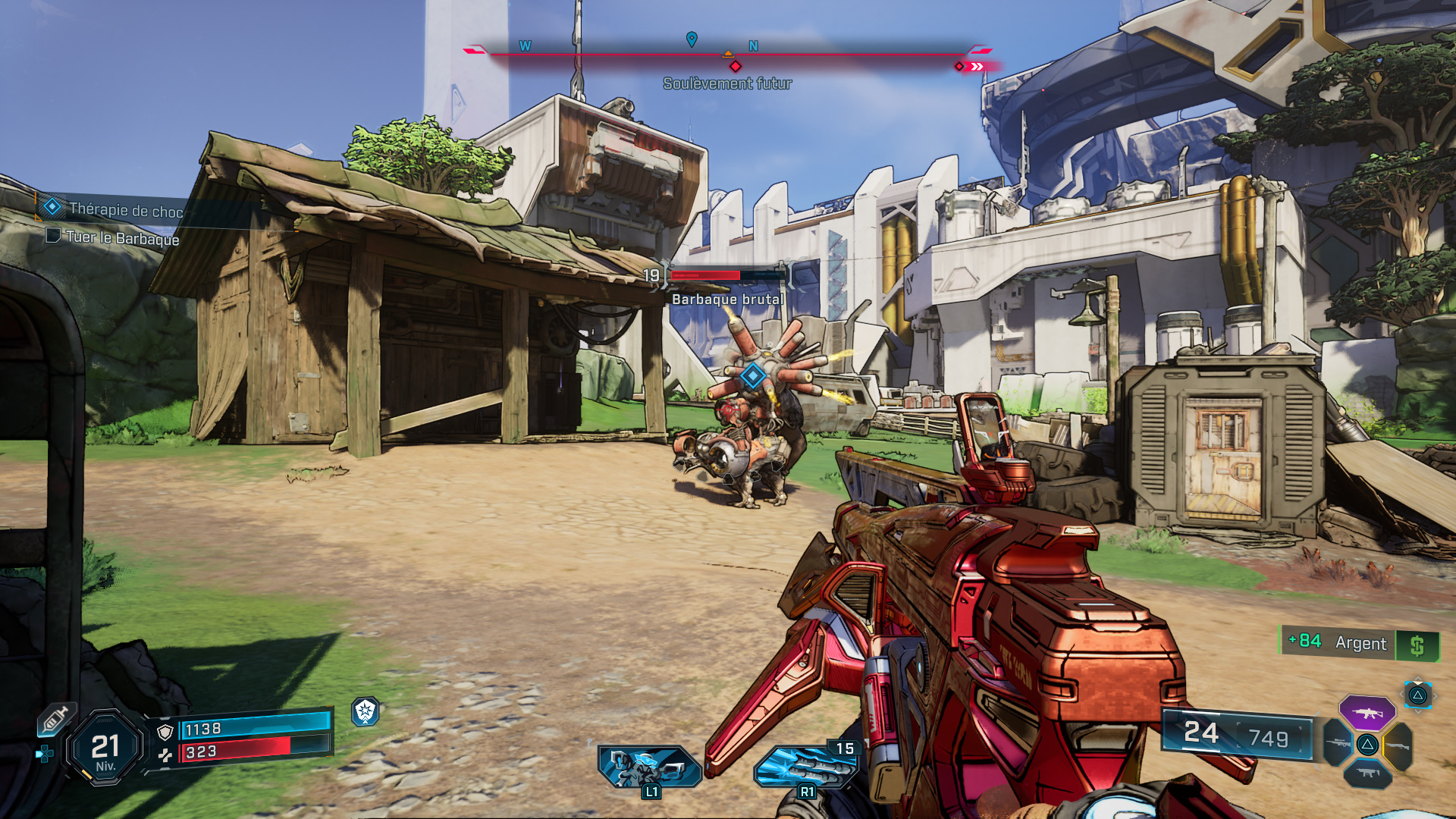This screenshot has height=819, width=1456.
Task: Click the shield burst status effect icon
Action: tap(366, 711)
